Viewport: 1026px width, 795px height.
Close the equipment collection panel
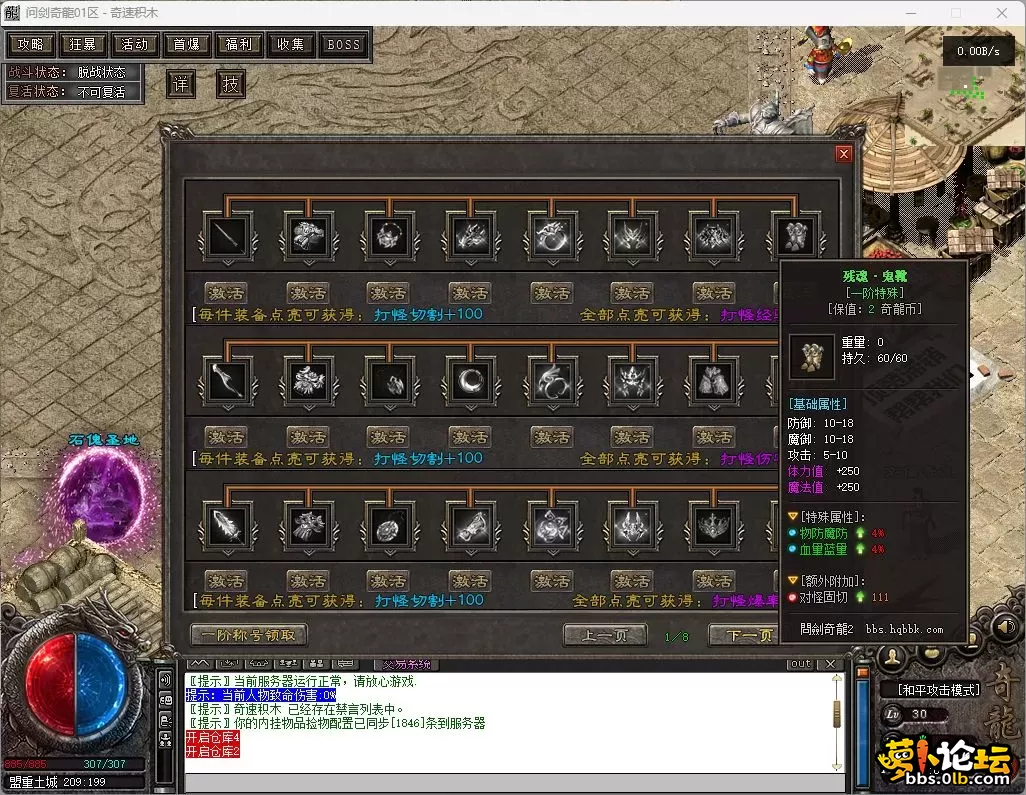(x=844, y=154)
